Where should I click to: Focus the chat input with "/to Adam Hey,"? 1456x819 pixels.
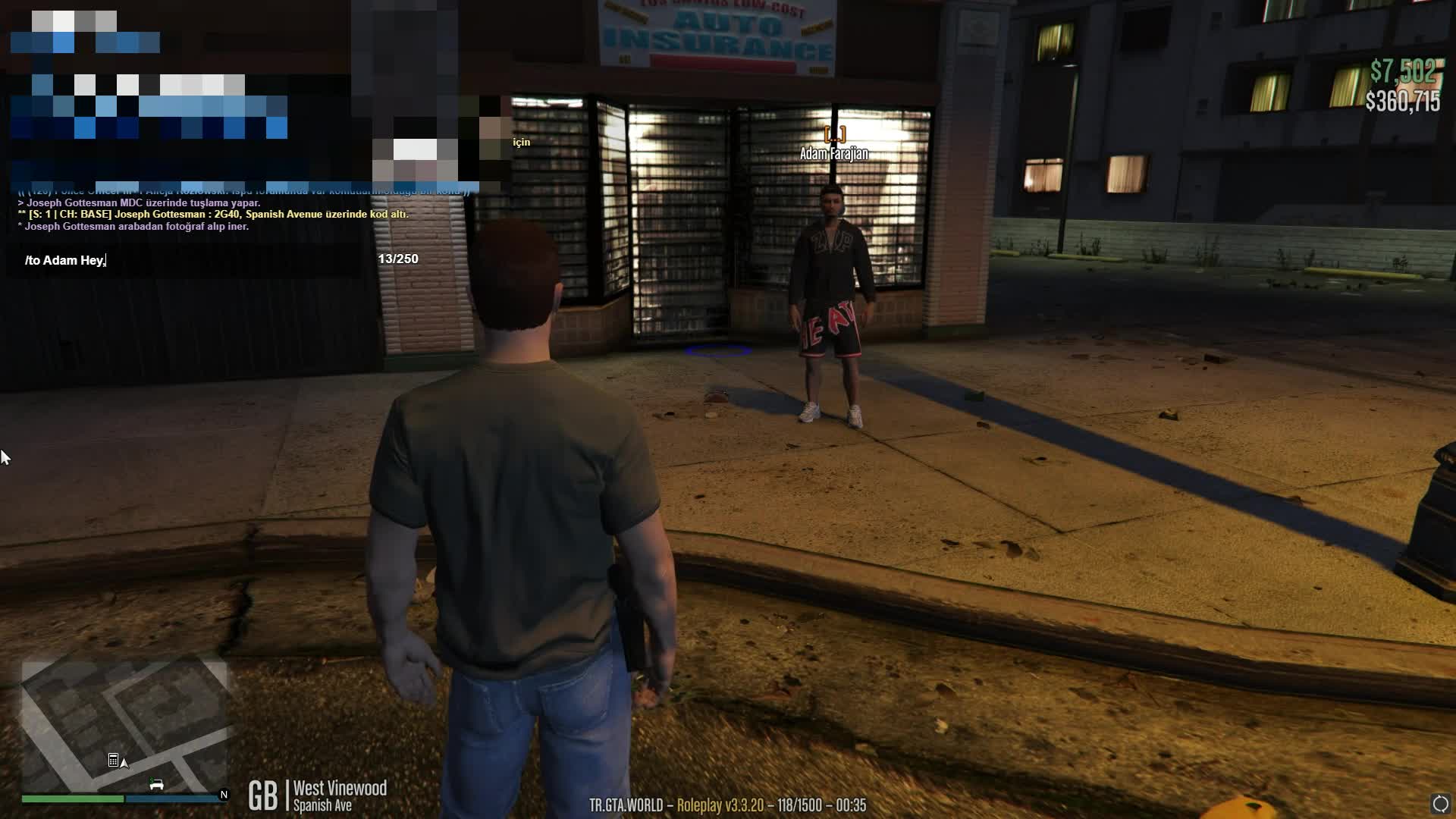(x=190, y=260)
